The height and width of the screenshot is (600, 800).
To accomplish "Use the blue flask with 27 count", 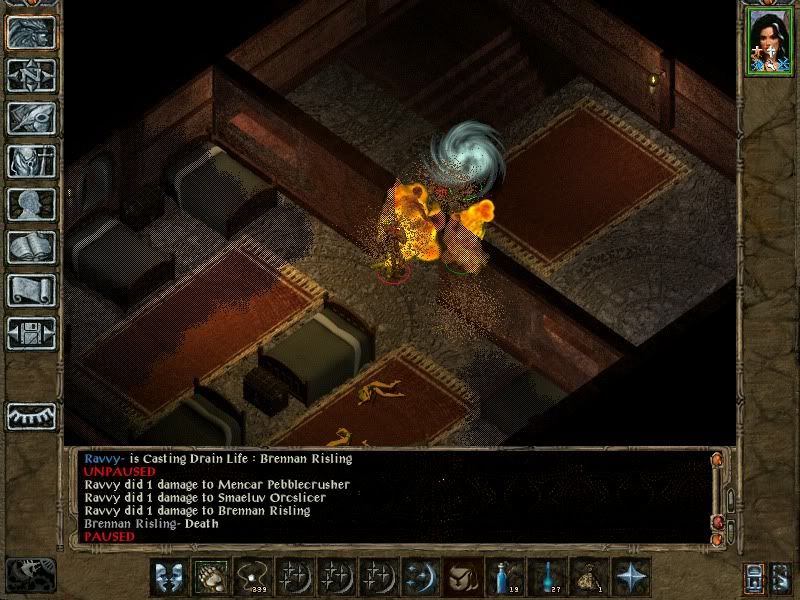I will pos(545,577).
